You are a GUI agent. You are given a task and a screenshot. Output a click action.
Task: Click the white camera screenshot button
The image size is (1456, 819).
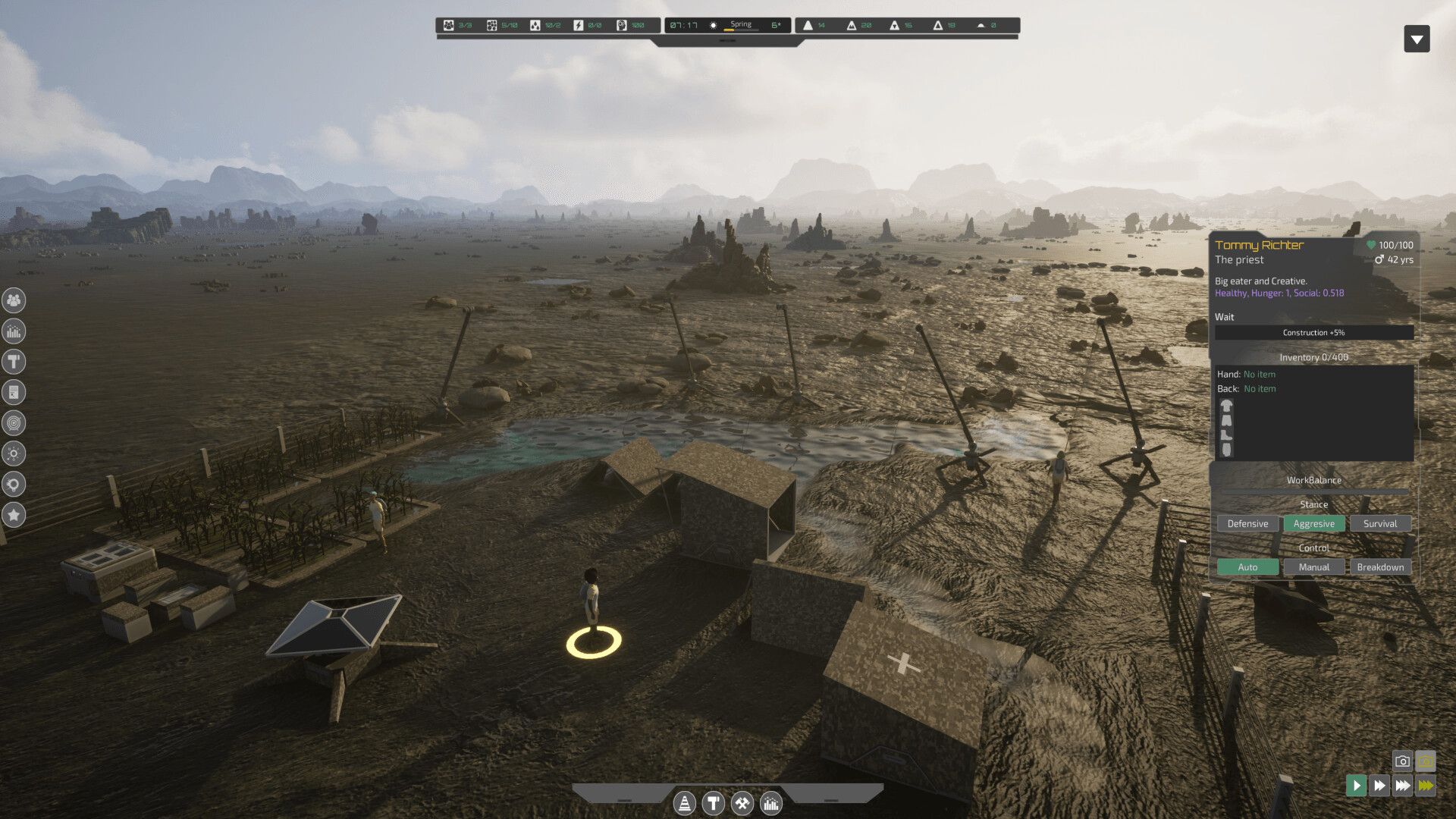[x=1402, y=761]
